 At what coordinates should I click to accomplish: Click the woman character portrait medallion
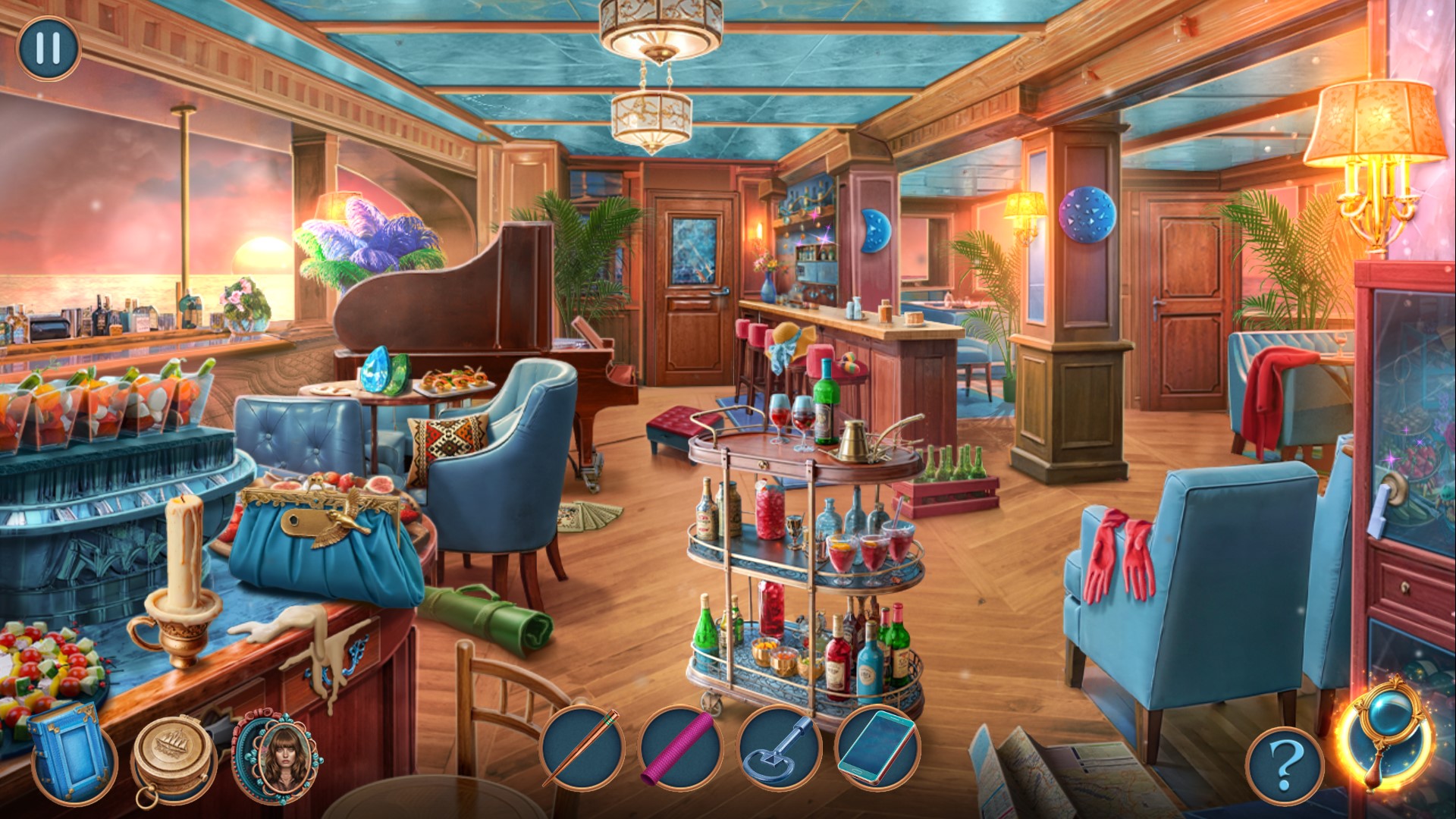pos(274,753)
